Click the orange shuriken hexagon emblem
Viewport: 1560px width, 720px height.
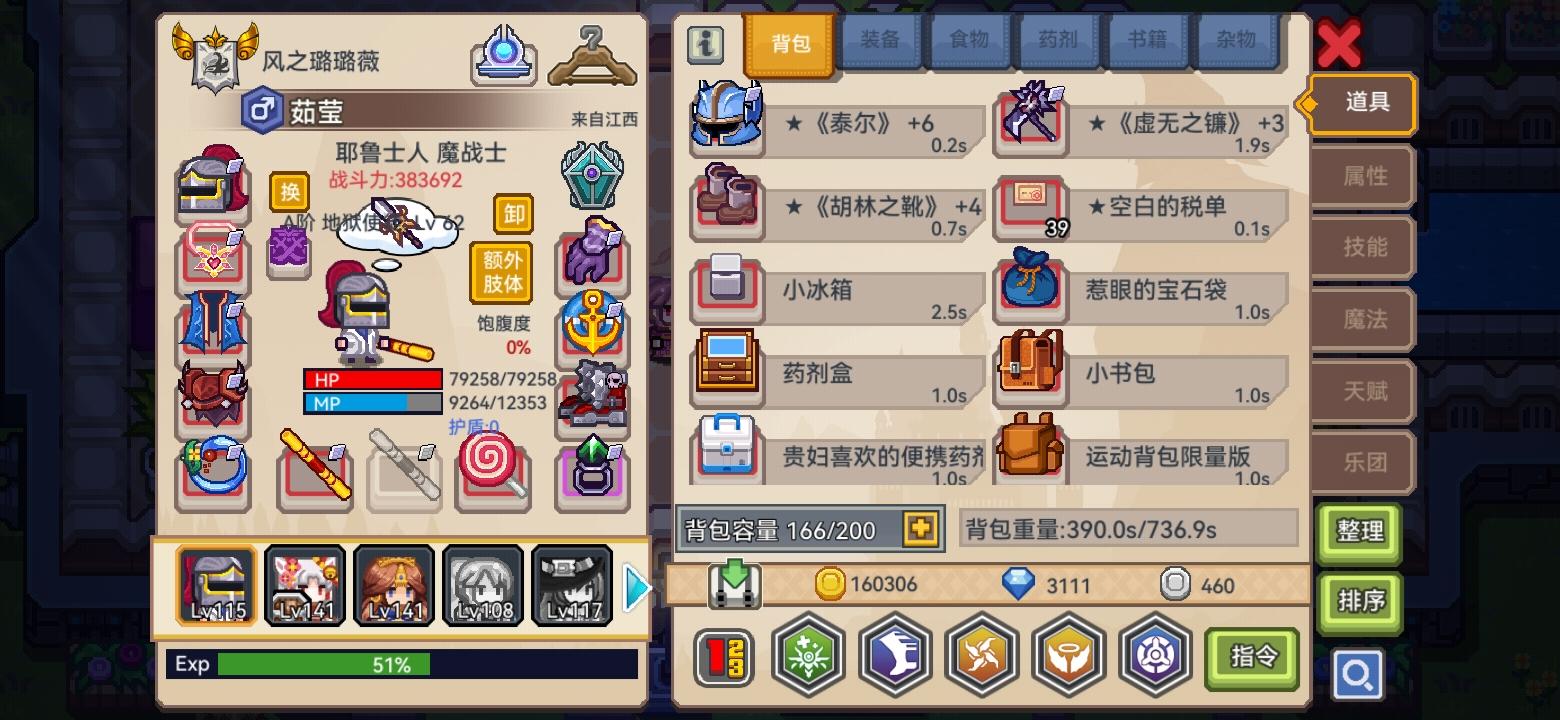pos(982,656)
